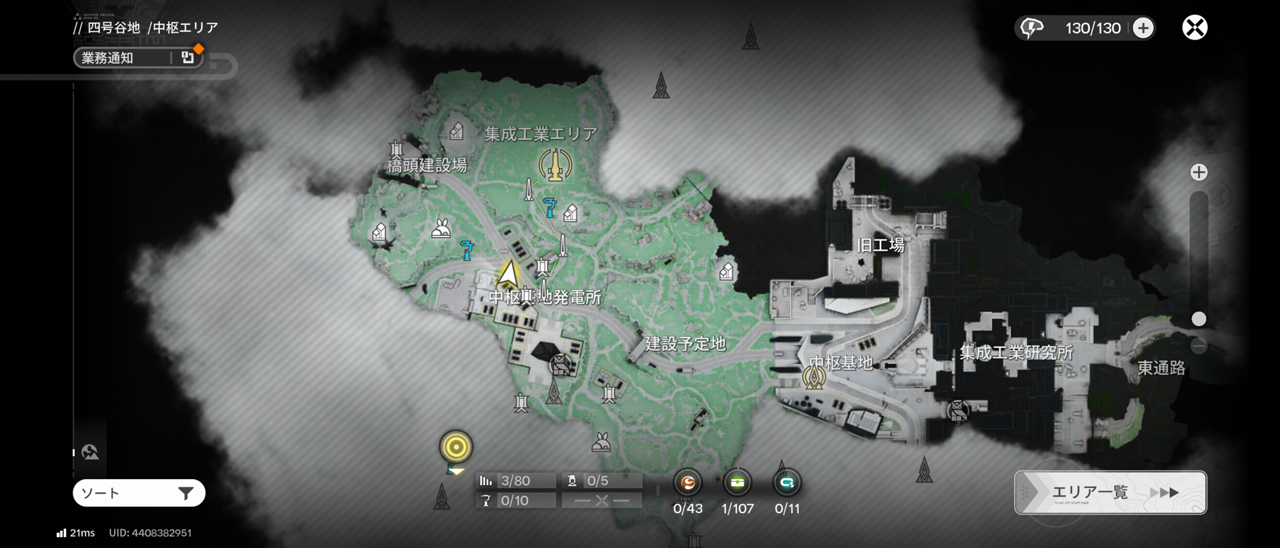Open the 業務通知 notifications panel
1280x548 pixels.
pos(138,58)
